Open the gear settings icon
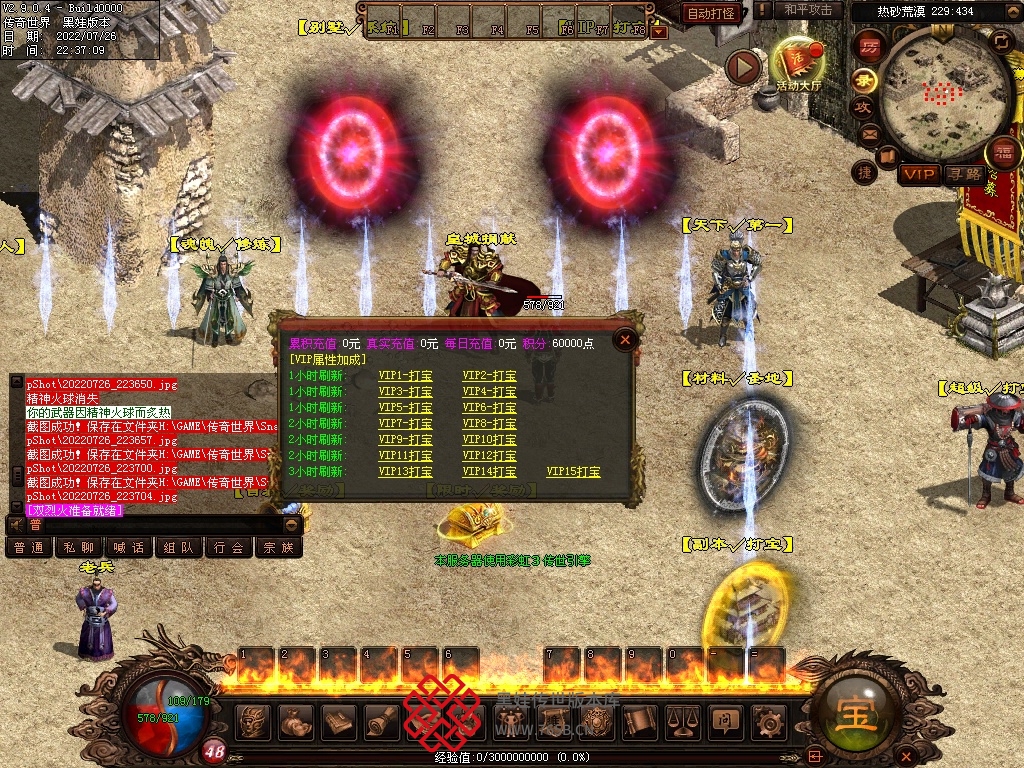The height and width of the screenshot is (768, 1024). [x=767, y=720]
